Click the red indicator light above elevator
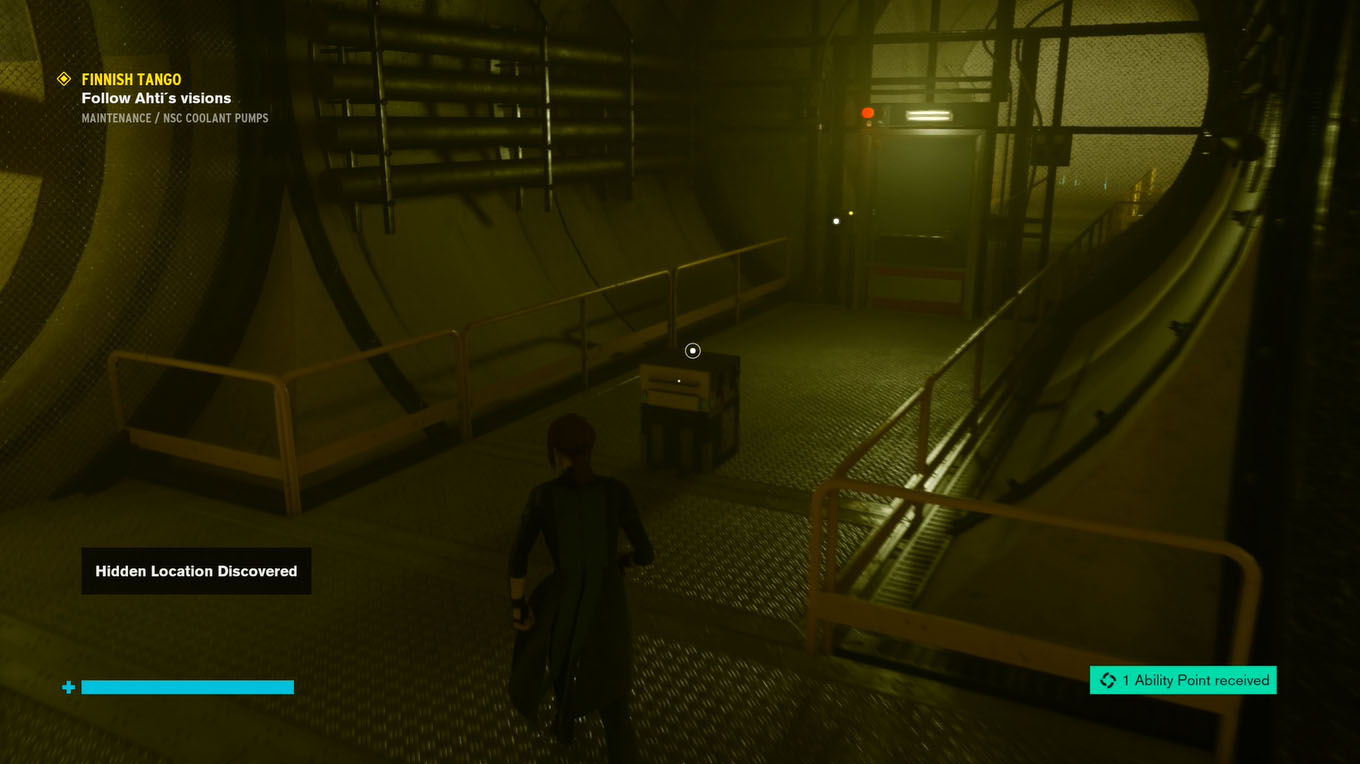Image resolution: width=1360 pixels, height=764 pixels. click(866, 111)
